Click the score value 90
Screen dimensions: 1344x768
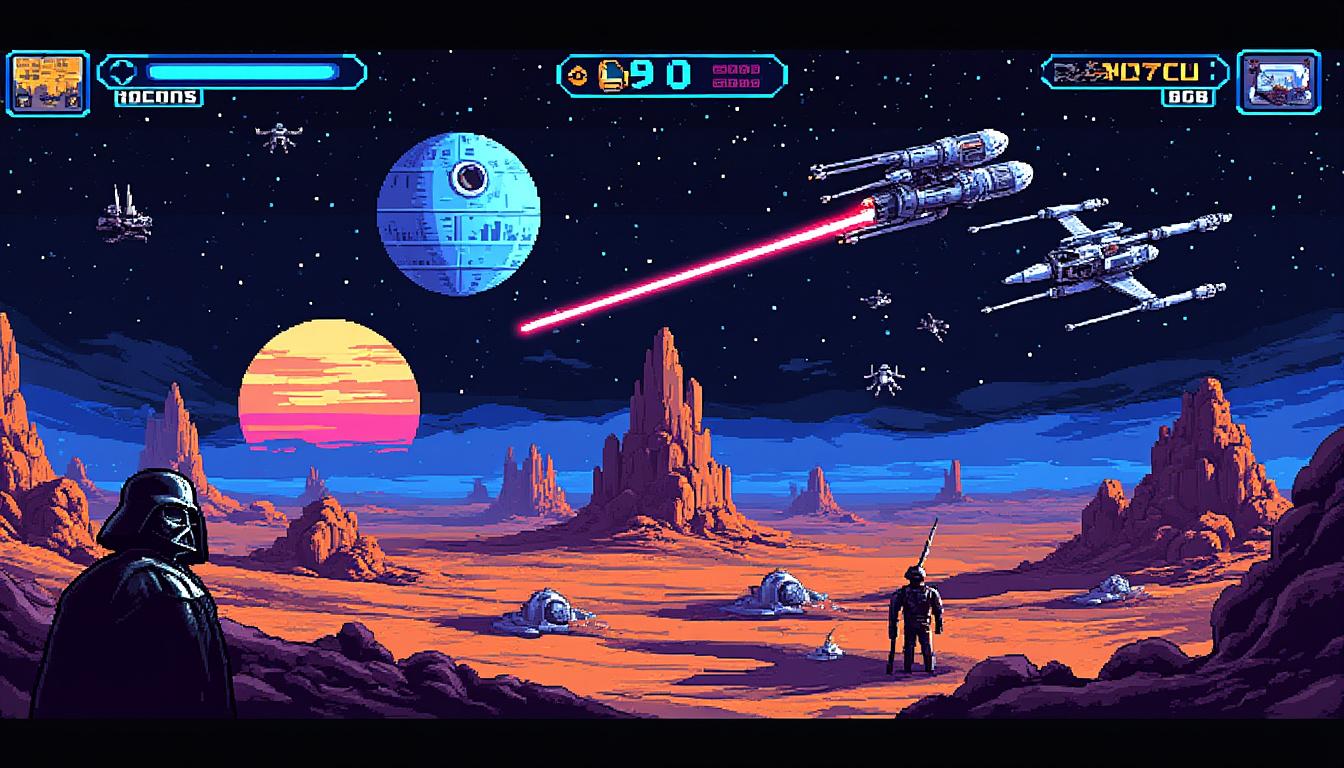click(x=660, y=73)
